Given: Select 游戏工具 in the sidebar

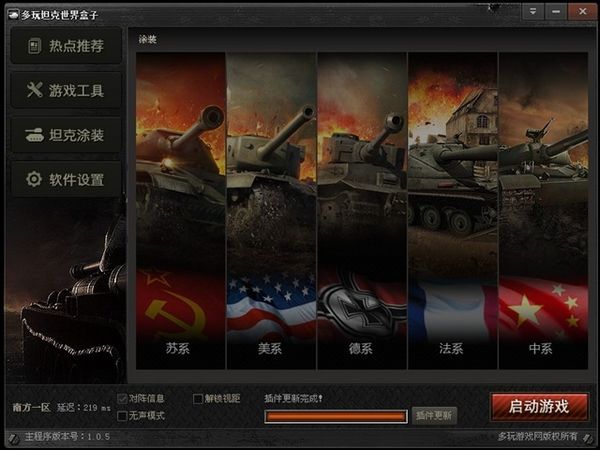Looking at the screenshot, I should [66, 90].
